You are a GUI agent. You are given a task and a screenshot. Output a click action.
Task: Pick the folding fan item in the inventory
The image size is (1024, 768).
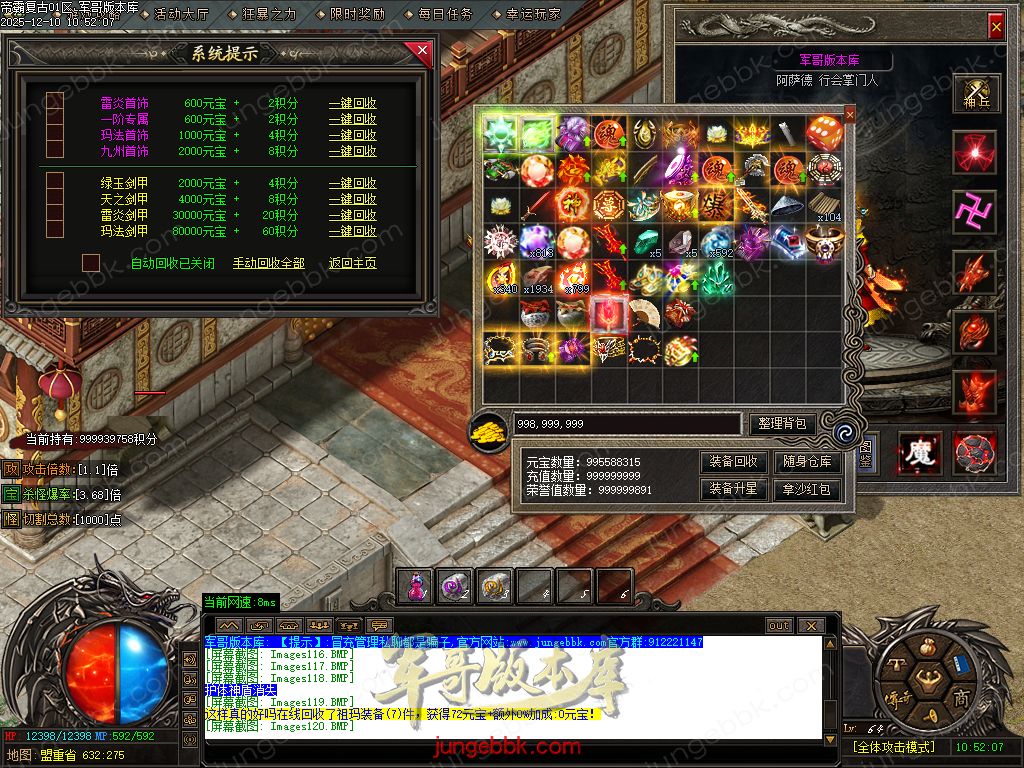point(643,313)
